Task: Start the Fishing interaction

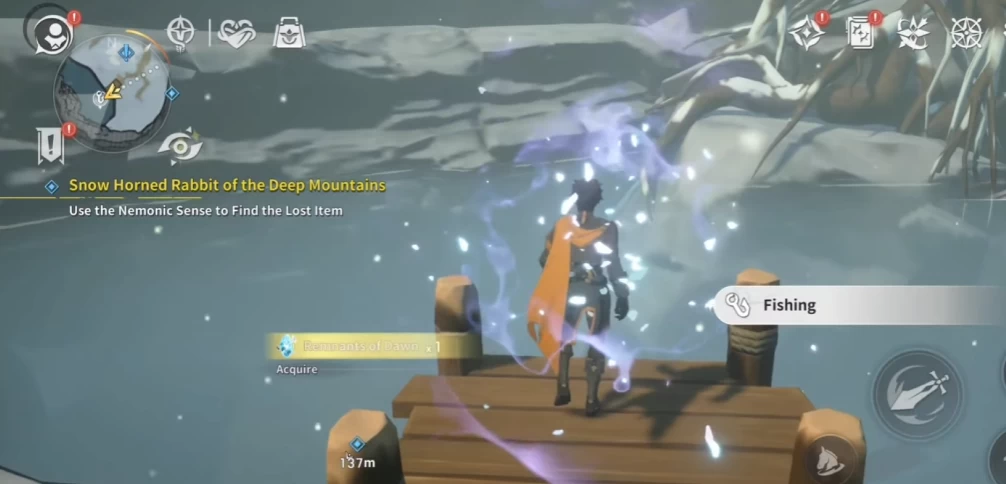Action: coord(860,305)
